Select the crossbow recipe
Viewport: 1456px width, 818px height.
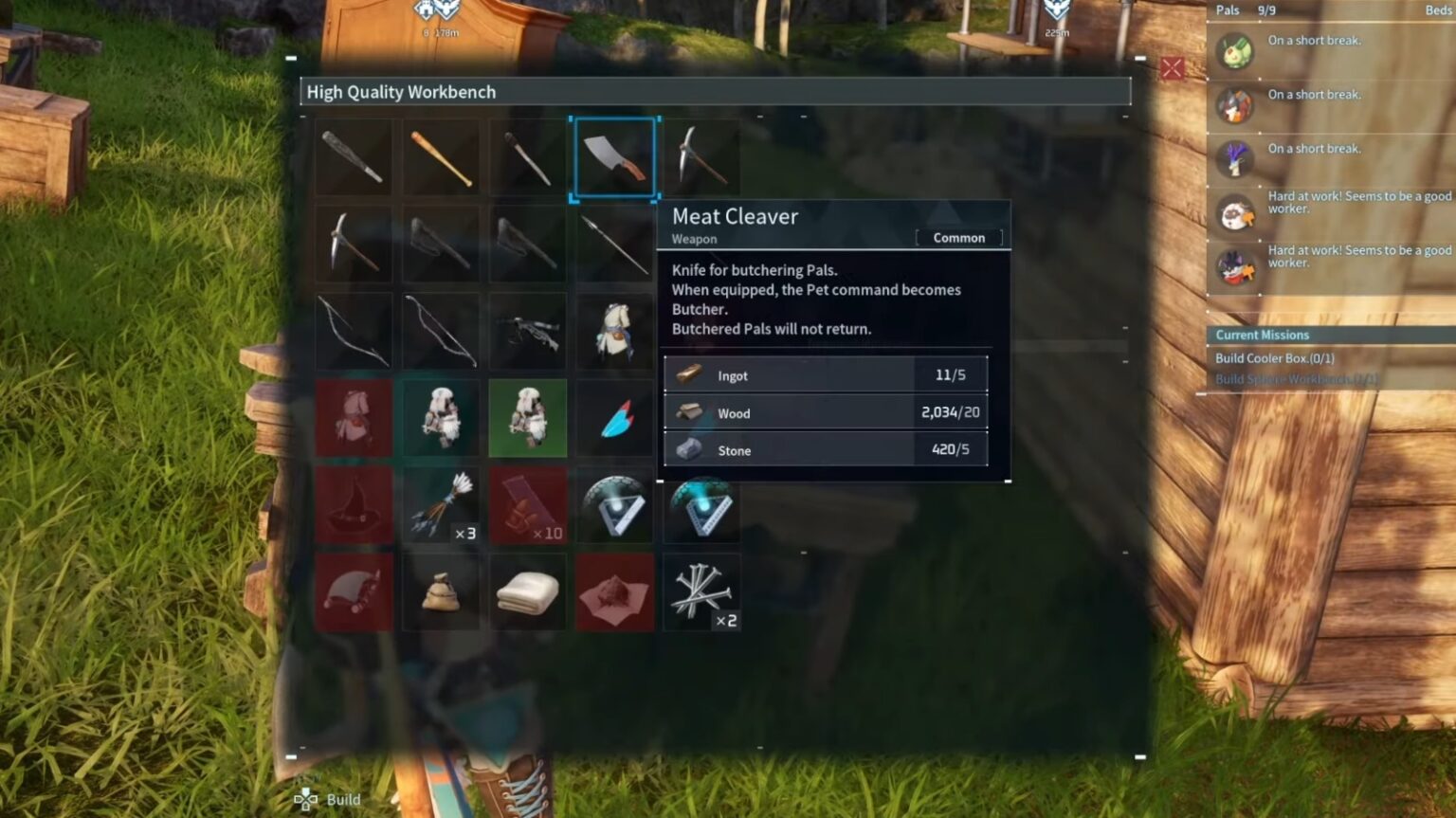point(528,332)
